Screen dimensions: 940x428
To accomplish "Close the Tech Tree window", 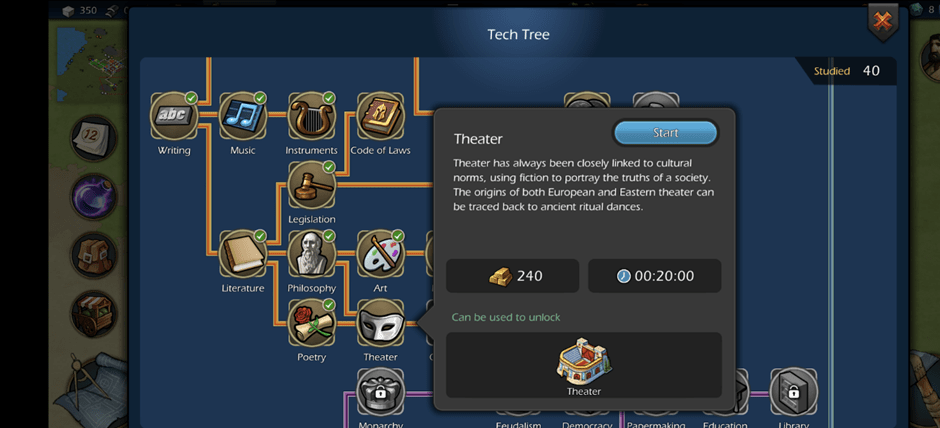I will [x=882, y=21].
